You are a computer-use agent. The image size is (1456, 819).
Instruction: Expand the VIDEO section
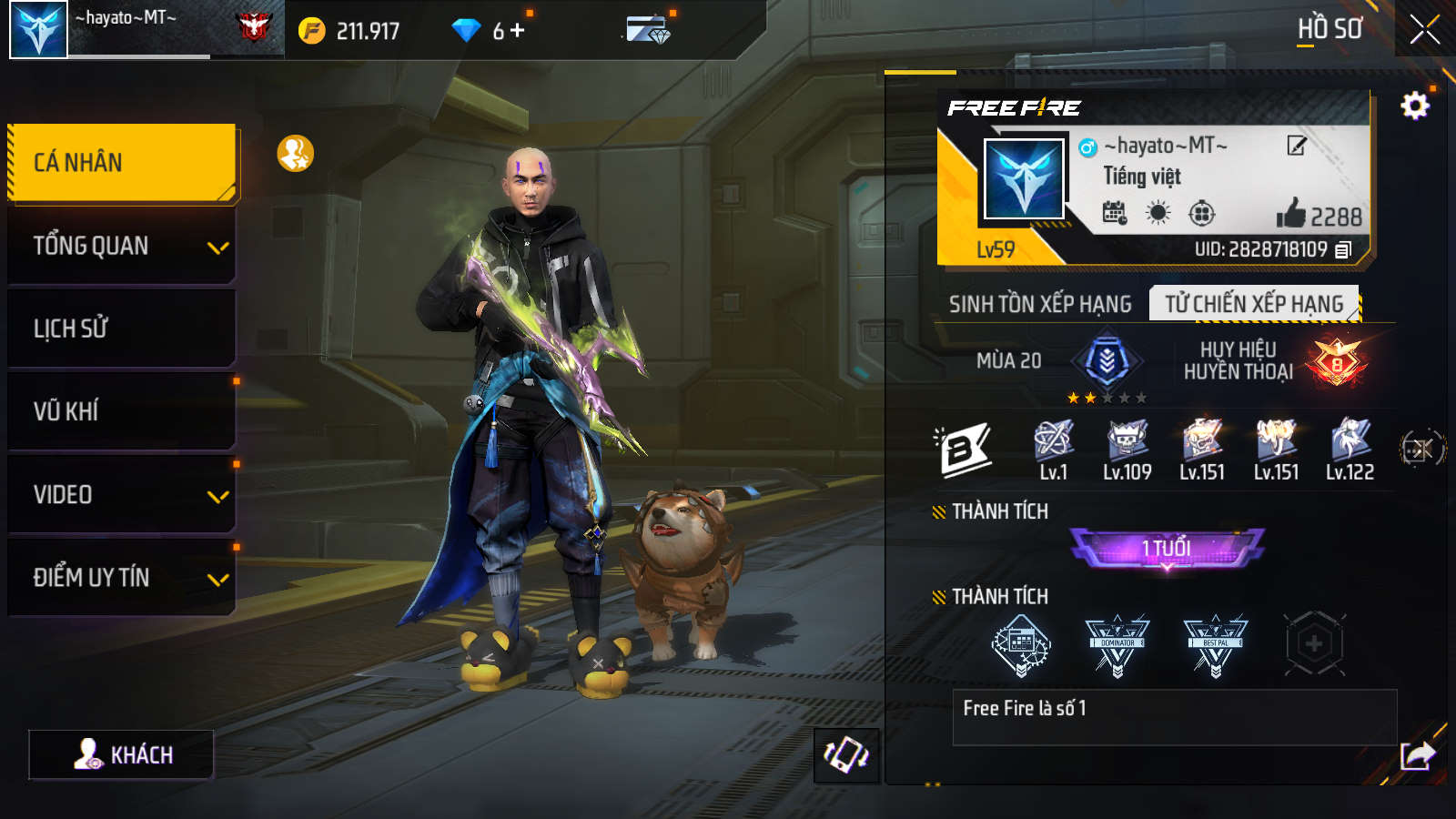coord(122,495)
